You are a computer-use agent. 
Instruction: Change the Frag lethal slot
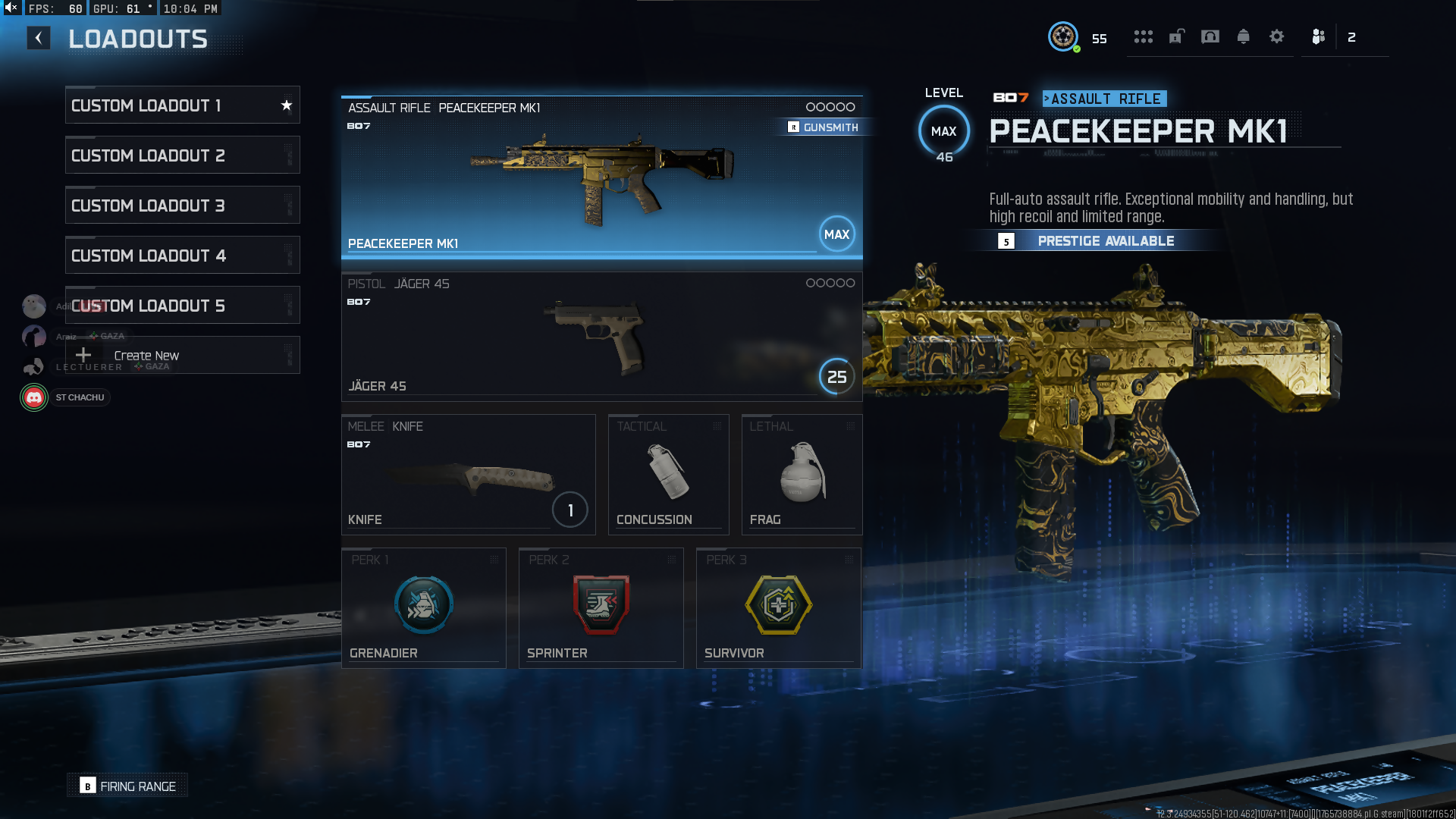point(802,475)
